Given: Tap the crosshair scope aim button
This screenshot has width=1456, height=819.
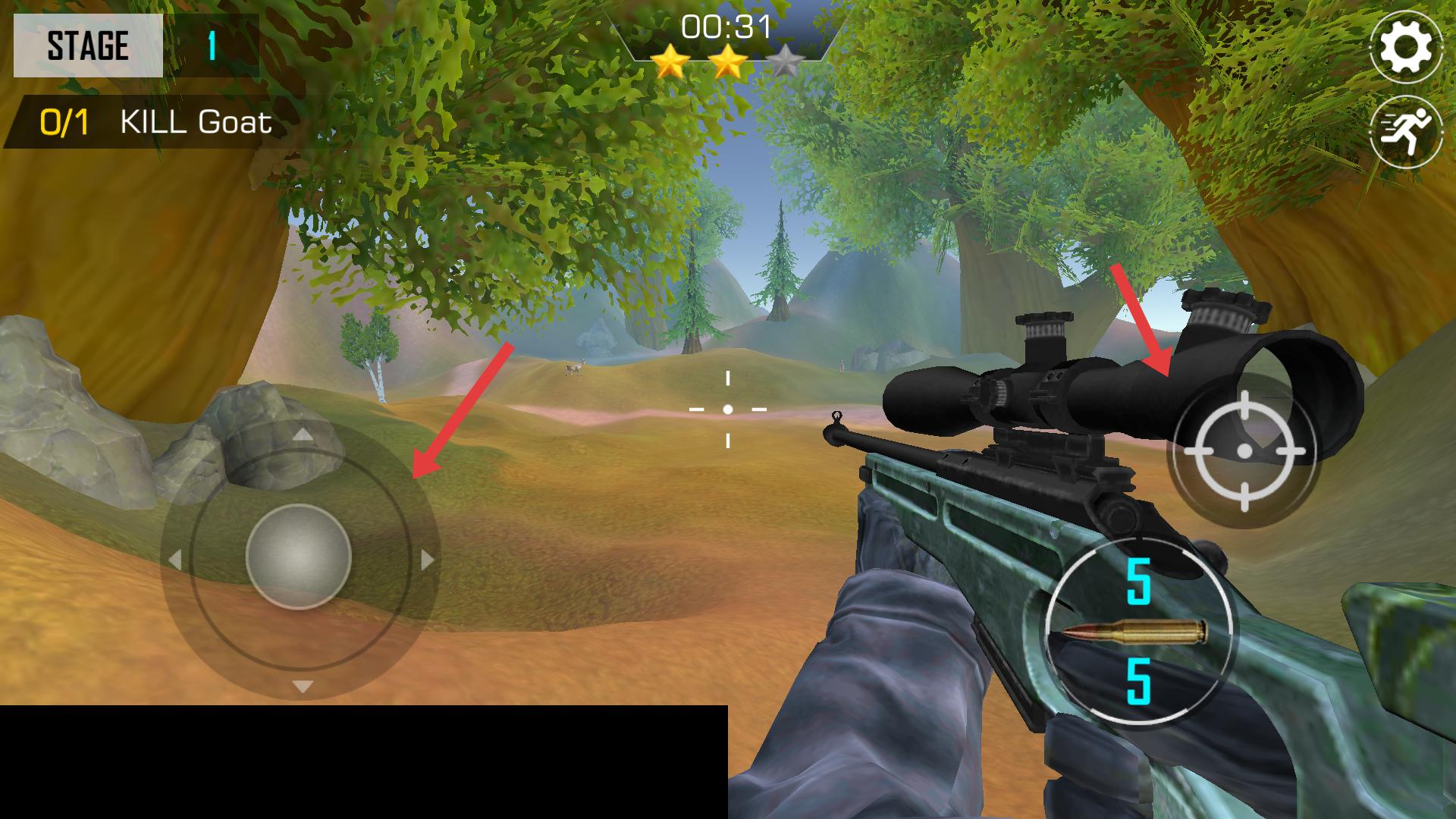Looking at the screenshot, I should point(1244,451).
